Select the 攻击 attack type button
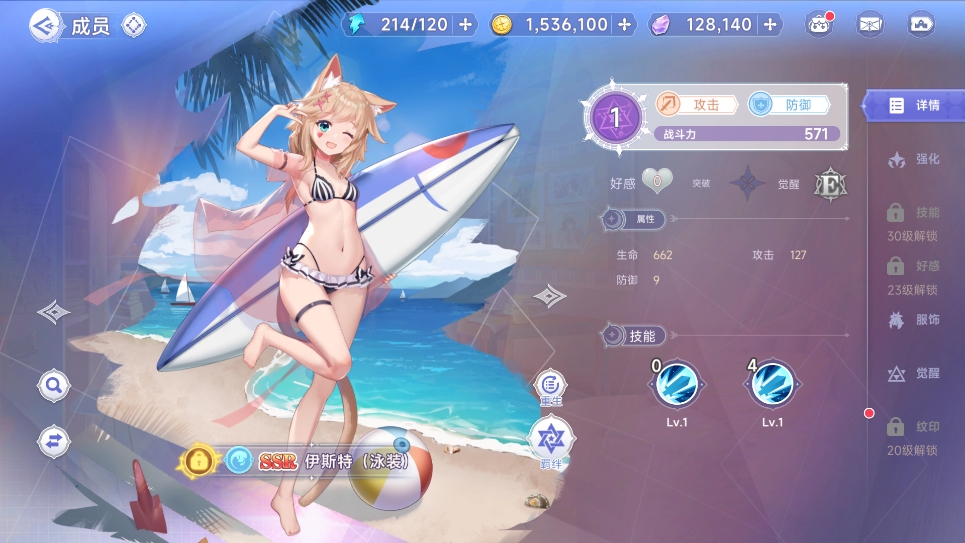Screen dimensions: 965x543 click(696, 104)
